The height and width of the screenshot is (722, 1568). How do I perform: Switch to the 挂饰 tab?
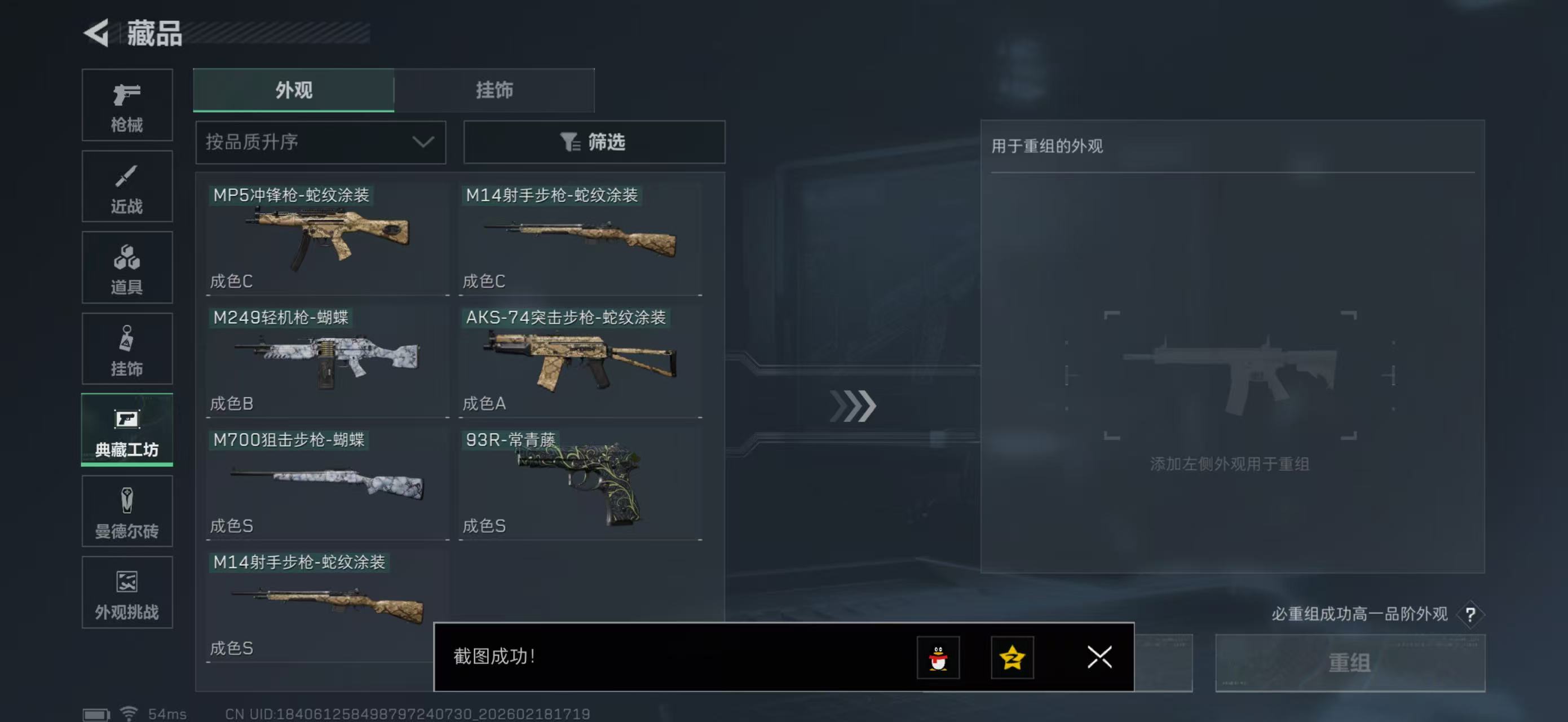[495, 90]
